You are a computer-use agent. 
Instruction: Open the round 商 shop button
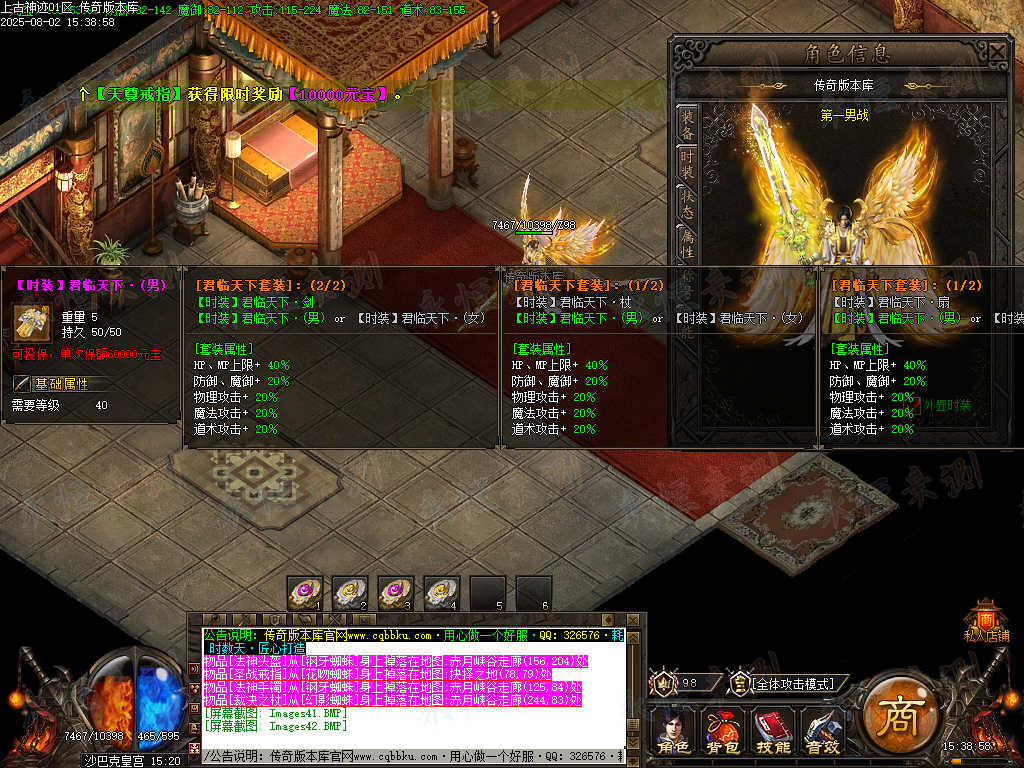(x=896, y=715)
